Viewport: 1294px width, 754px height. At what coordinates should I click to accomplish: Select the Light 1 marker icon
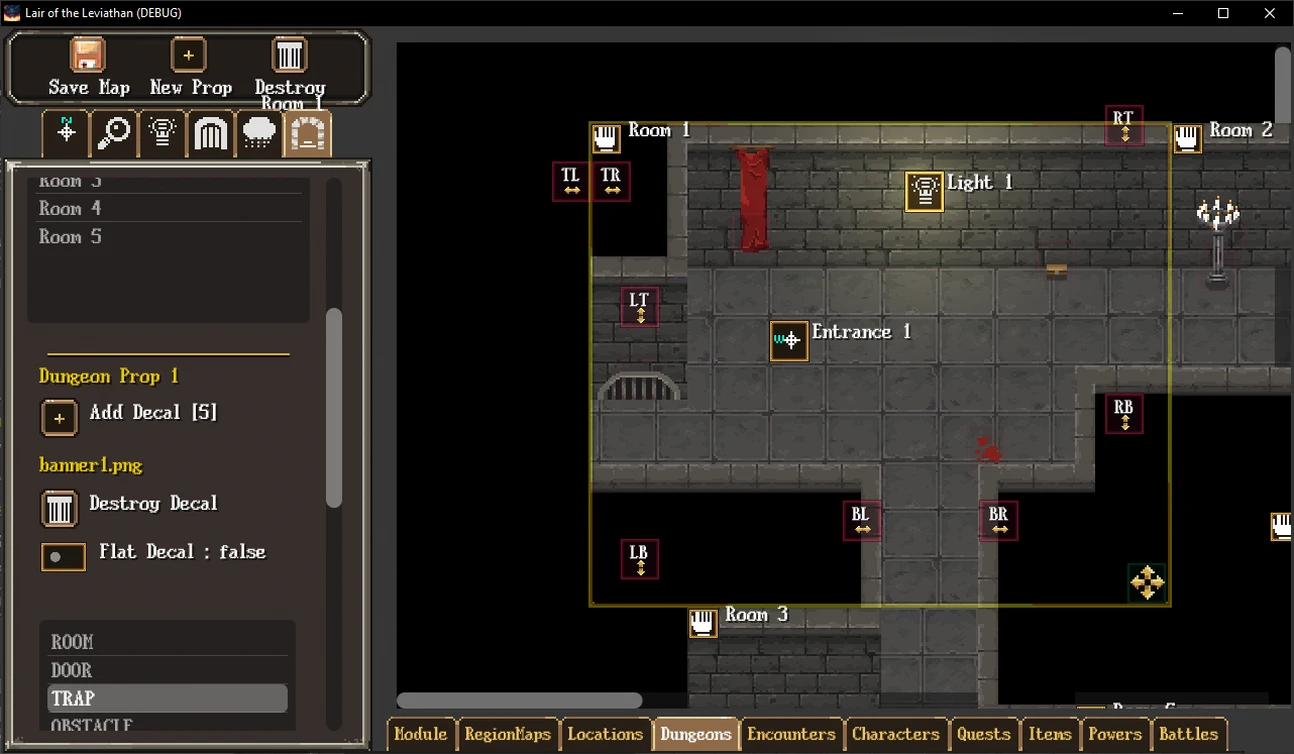click(x=925, y=192)
